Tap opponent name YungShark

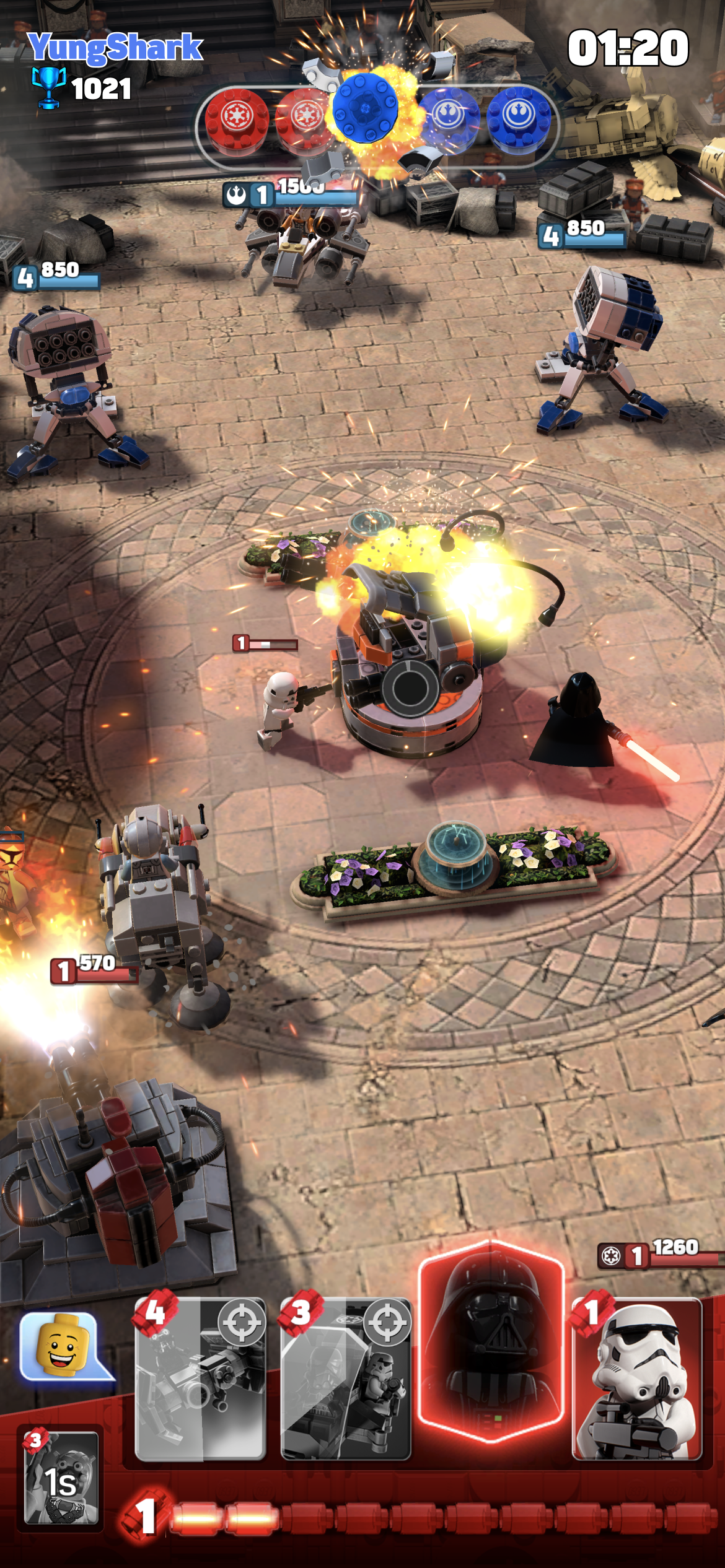coord(115,47)
